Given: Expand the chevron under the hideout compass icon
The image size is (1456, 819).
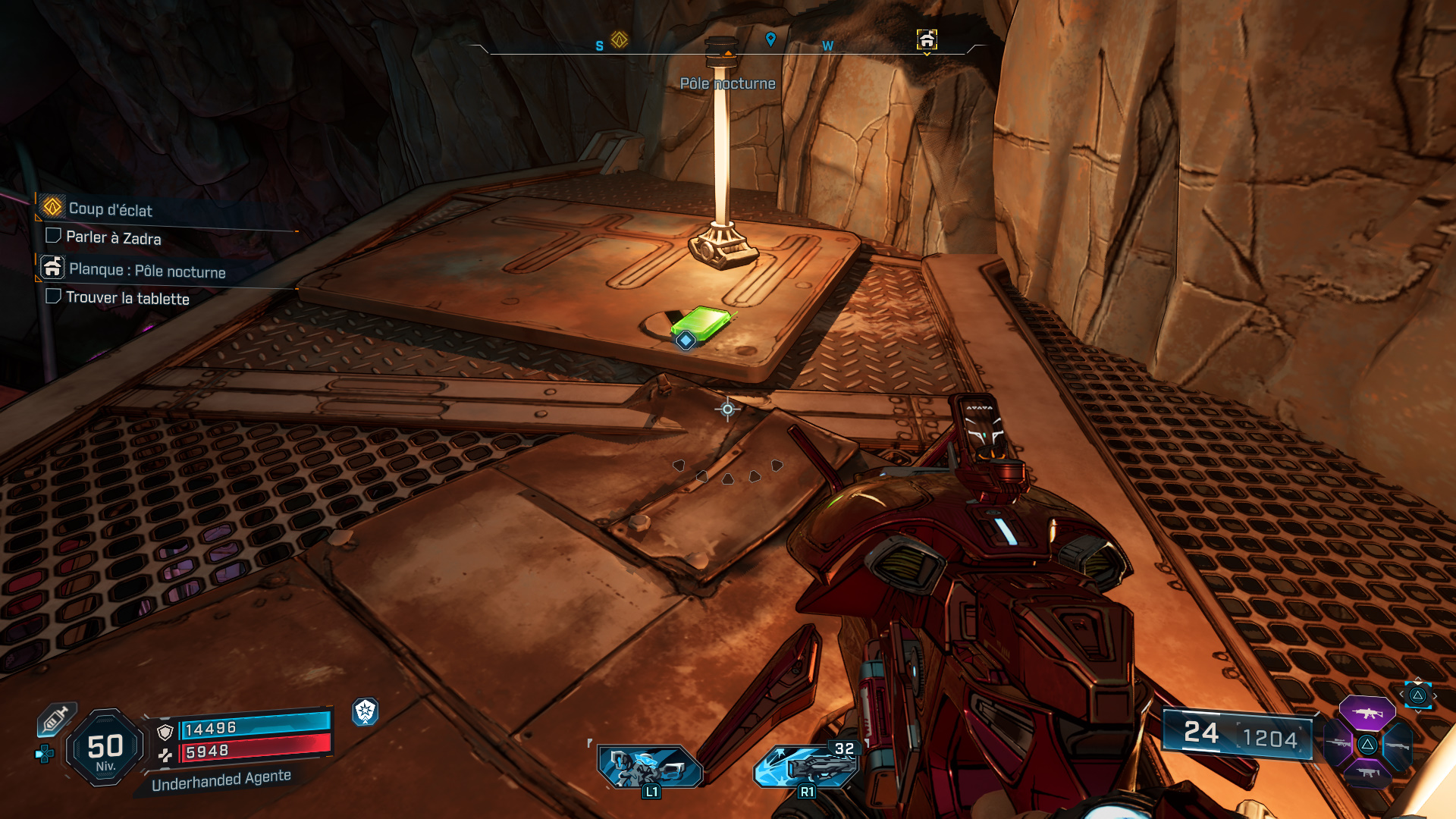Looking at the screenshot, I should coord(926,53).
